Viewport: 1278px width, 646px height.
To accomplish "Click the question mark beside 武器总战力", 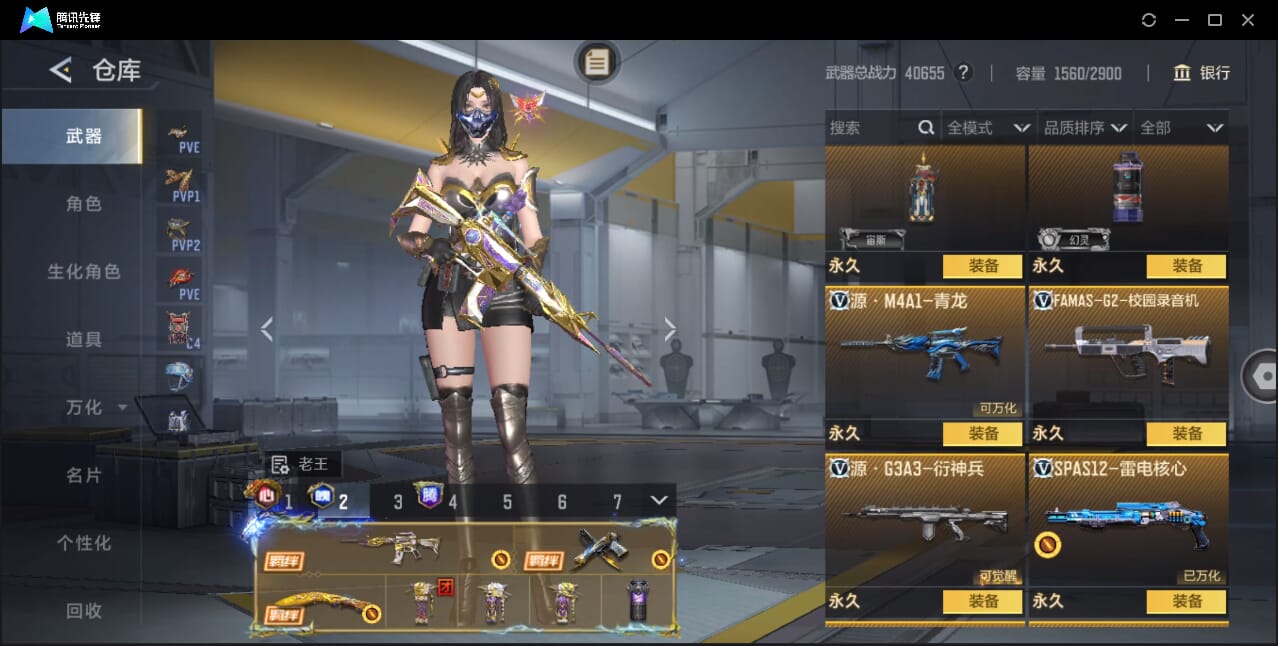I will [x=963, y=73].
